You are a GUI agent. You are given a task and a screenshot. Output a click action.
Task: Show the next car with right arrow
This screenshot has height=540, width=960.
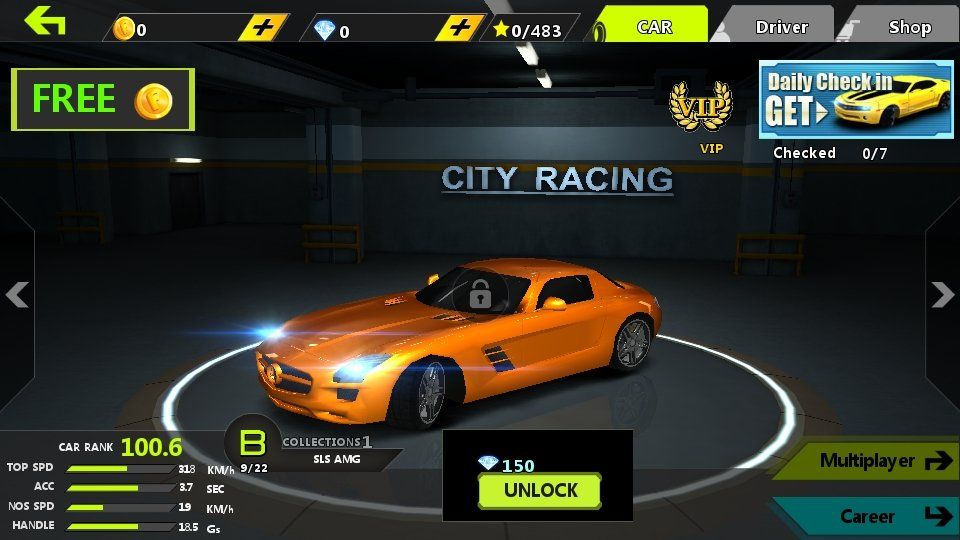(942, 294)
